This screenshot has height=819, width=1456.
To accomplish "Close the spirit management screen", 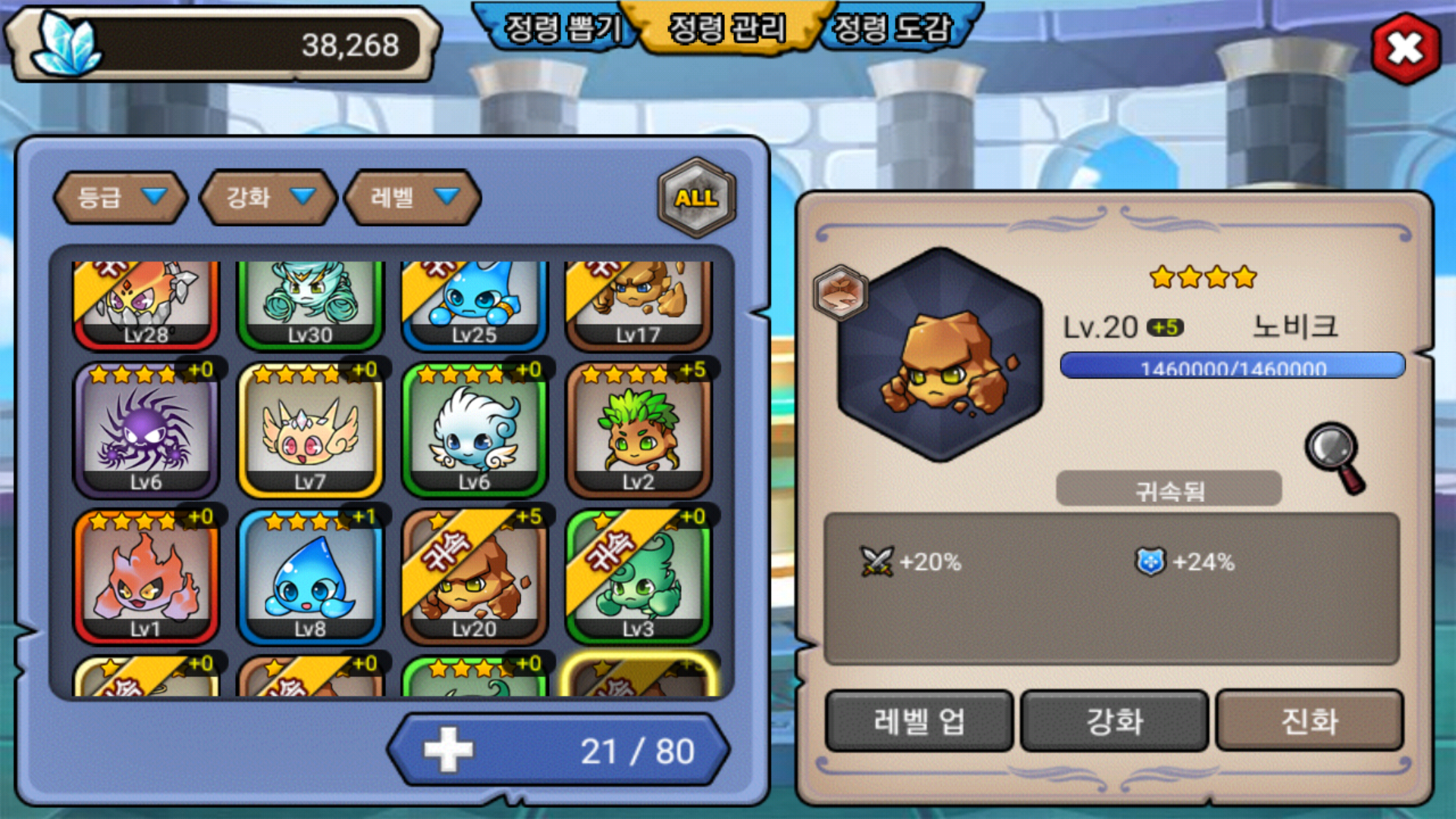I will tap(1405, 49).
